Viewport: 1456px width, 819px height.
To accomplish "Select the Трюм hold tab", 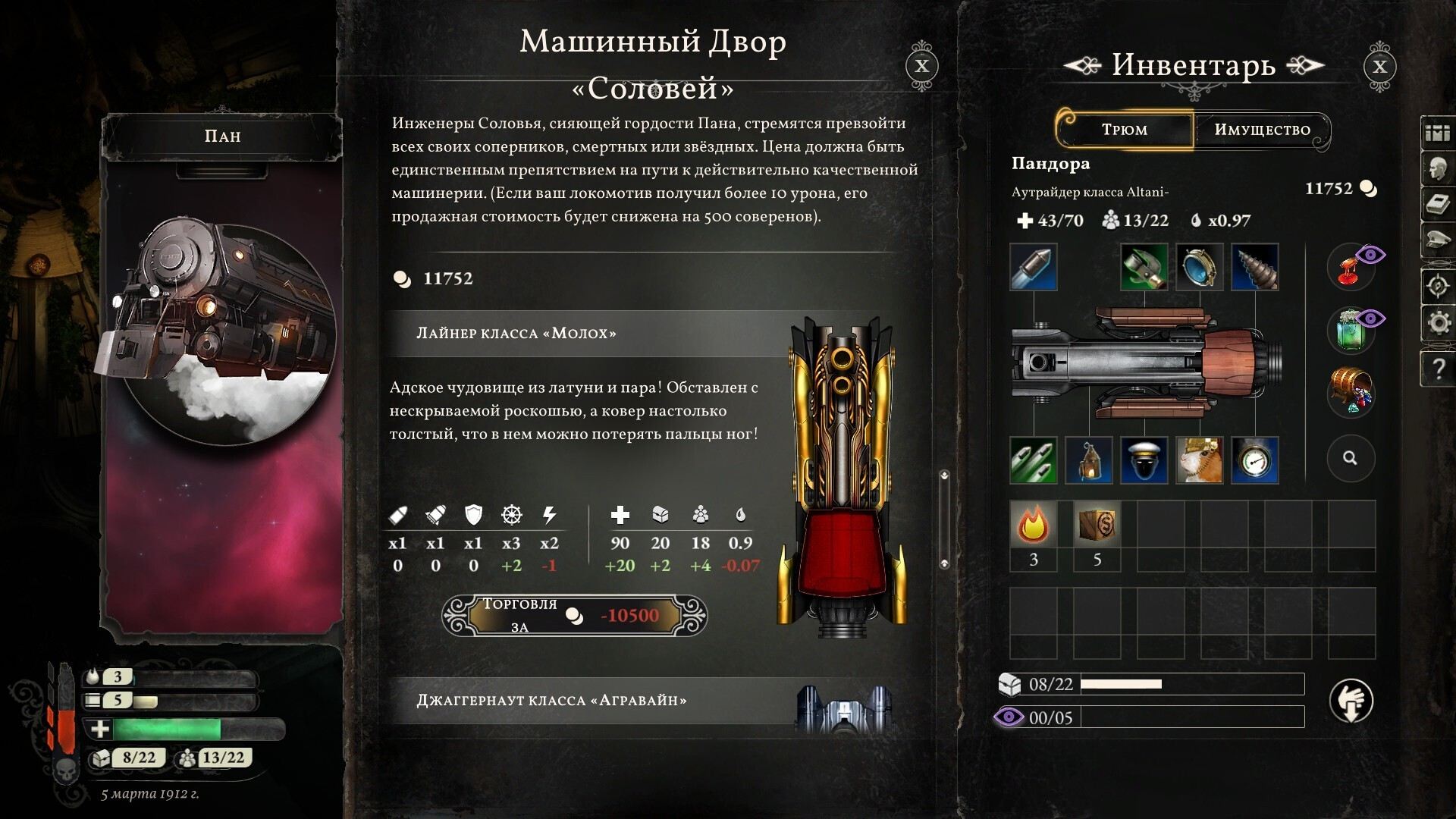I will (x=1125, y=130).
